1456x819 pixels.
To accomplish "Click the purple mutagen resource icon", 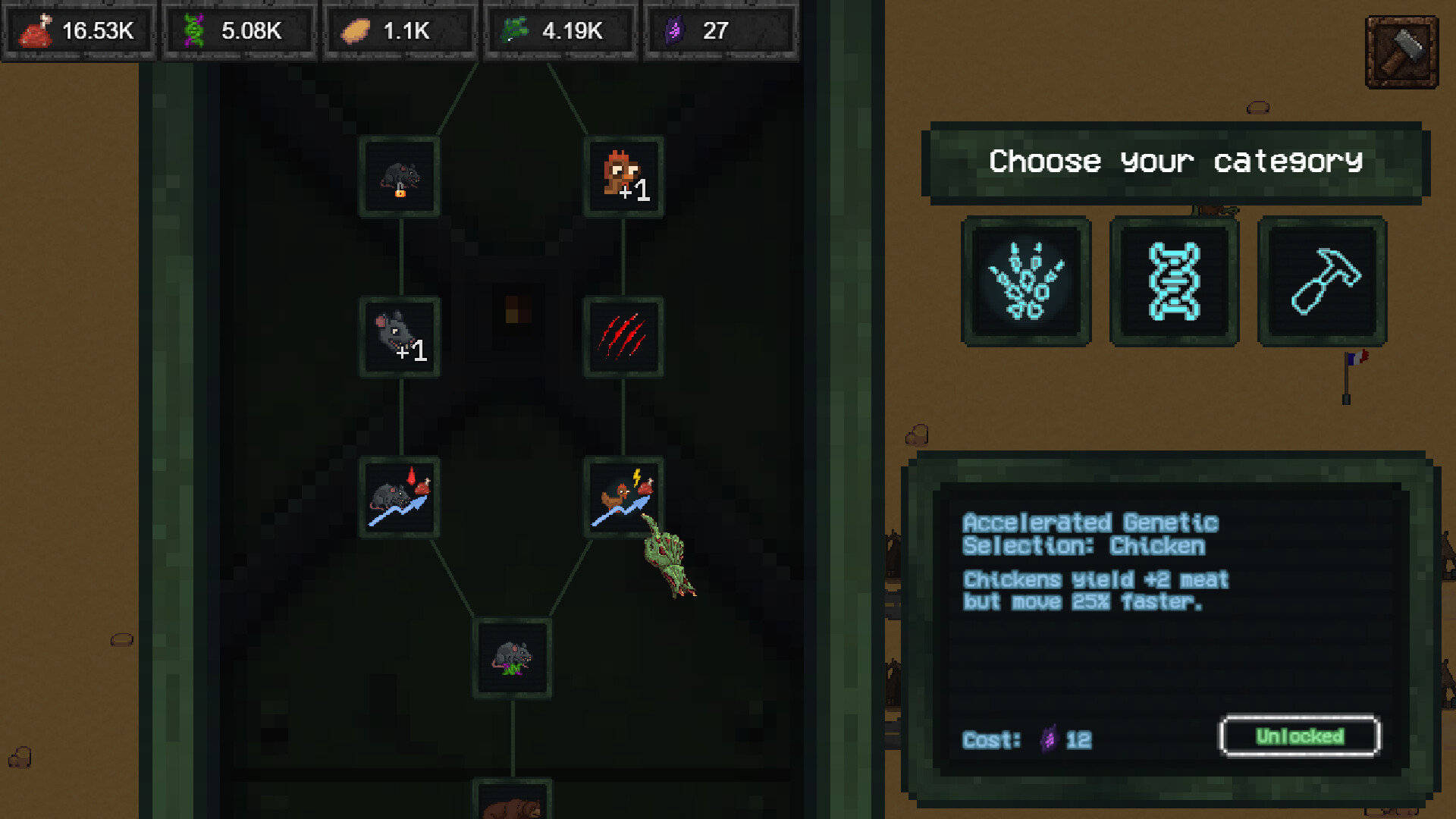I will coord(675,30).
